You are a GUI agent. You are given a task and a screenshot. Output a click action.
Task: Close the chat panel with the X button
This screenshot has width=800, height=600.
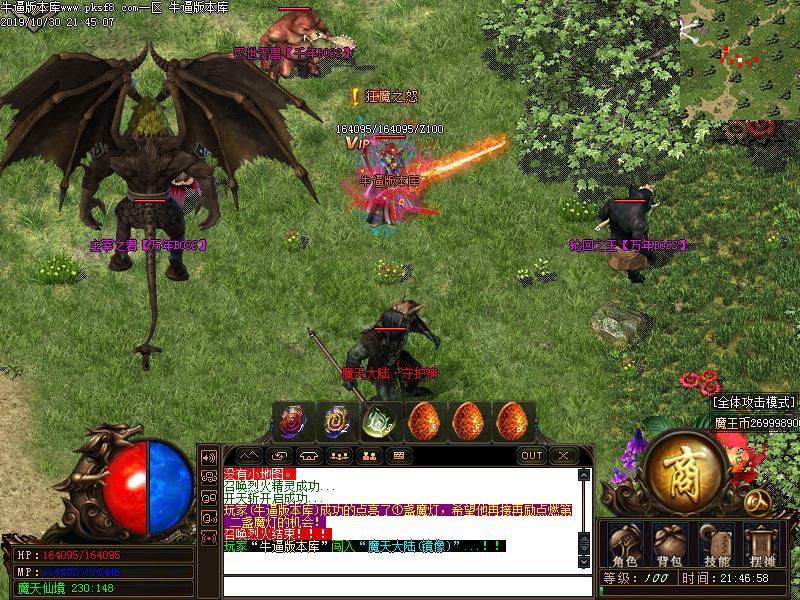(x=563, y=456)
